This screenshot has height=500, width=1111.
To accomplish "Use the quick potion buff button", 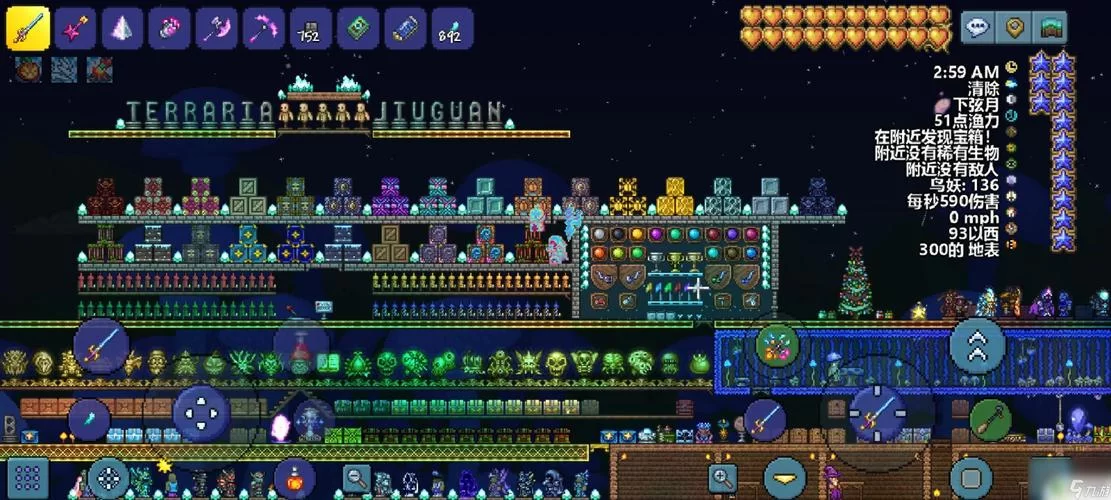I will tap(294, 478).
